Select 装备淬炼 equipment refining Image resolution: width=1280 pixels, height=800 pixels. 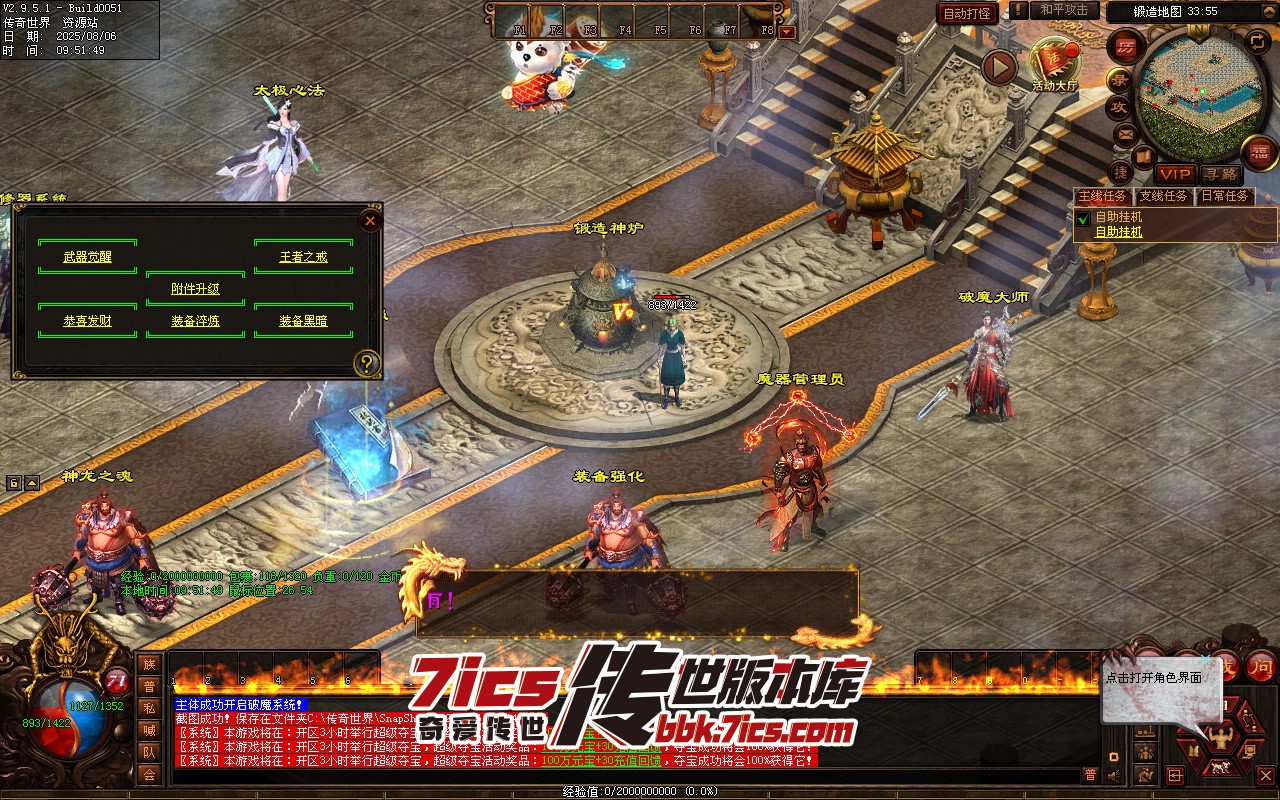(195, 321)
